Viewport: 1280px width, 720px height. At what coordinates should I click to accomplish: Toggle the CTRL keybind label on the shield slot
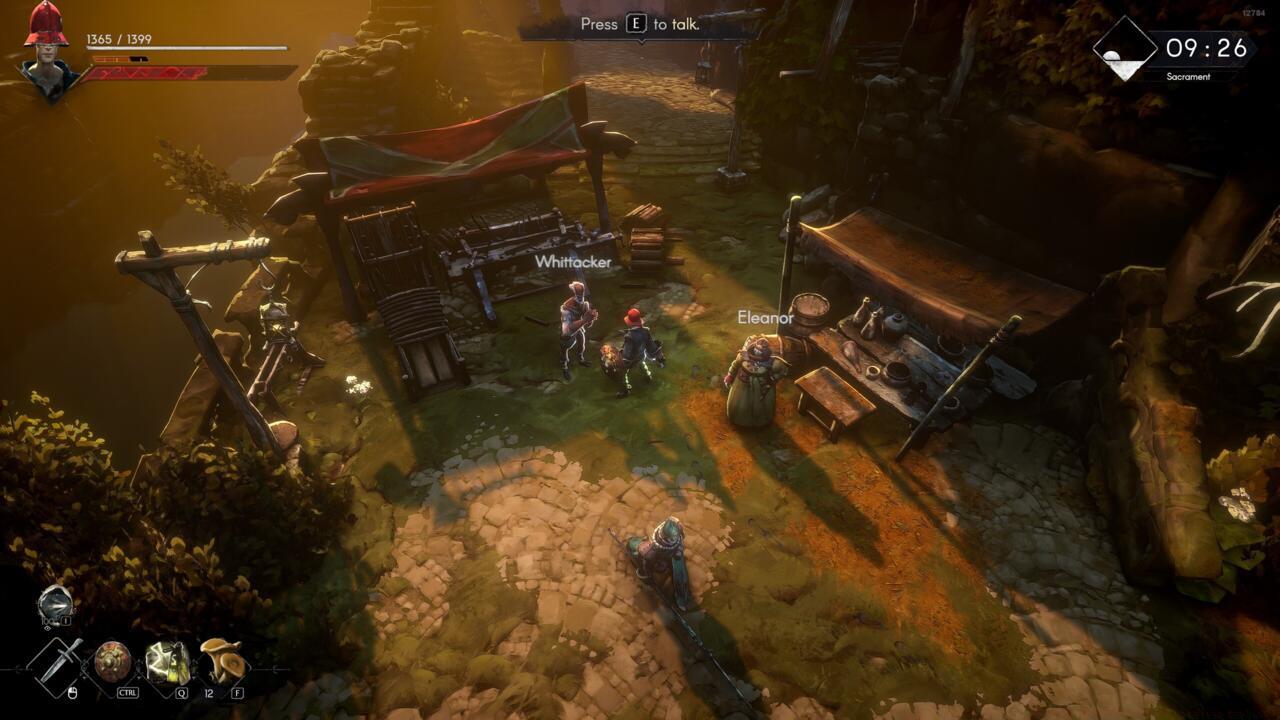[x=128, y=692]
